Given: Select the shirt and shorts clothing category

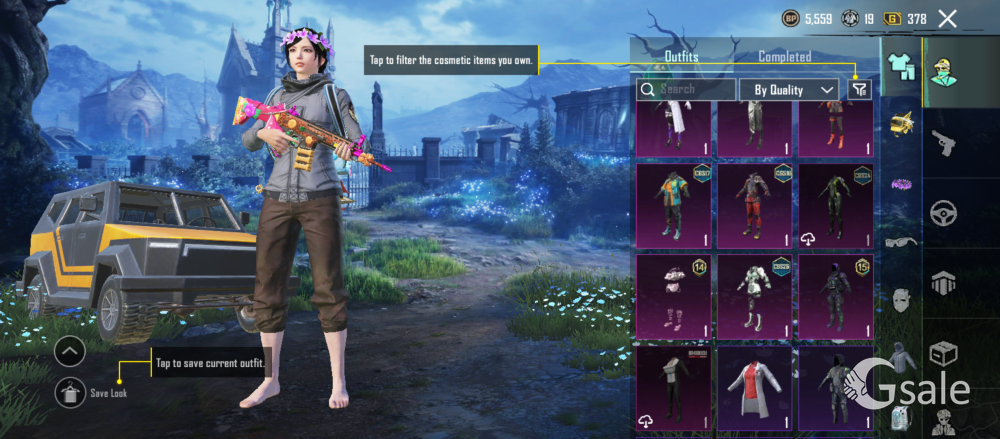Looking at the screenshot, I should (902, 67).
